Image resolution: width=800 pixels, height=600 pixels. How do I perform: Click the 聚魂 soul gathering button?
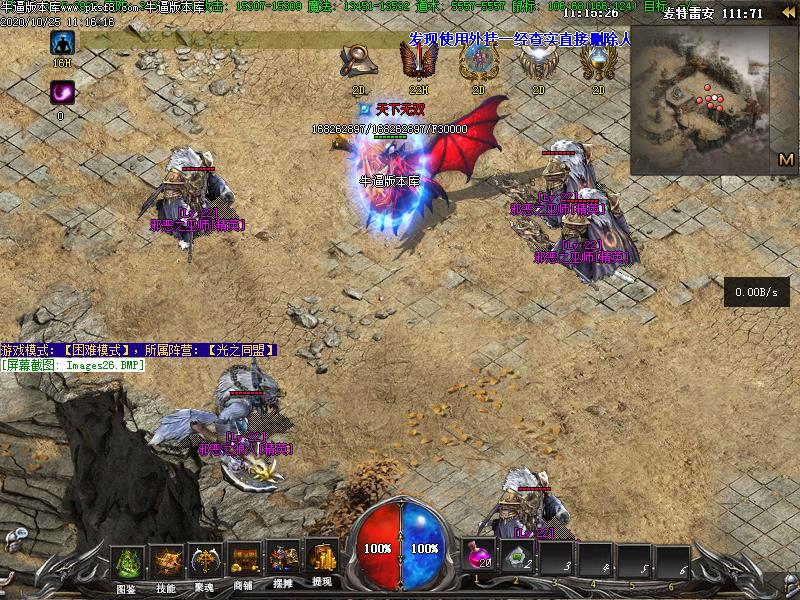coord(206,563)
